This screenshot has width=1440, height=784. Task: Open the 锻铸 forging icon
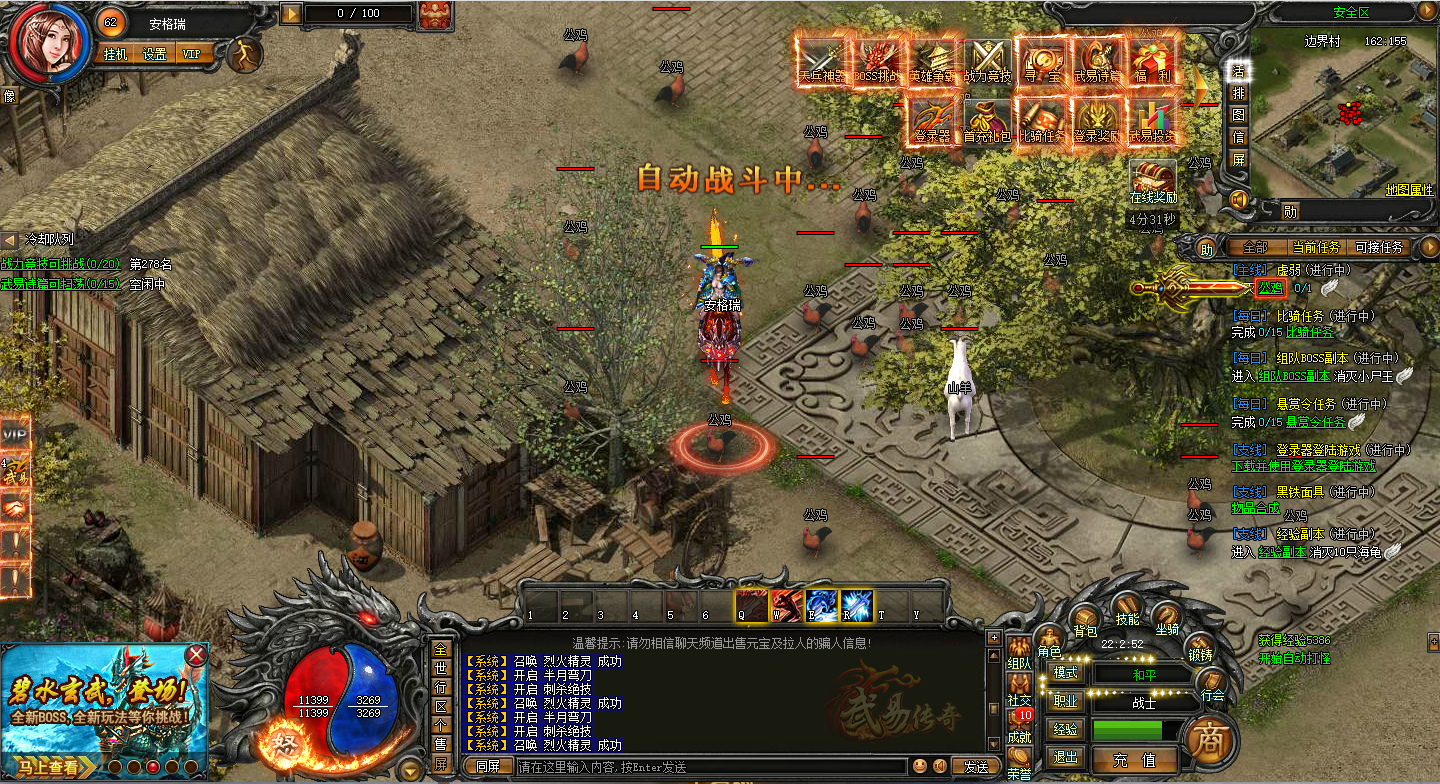(x=1199, y=643)
